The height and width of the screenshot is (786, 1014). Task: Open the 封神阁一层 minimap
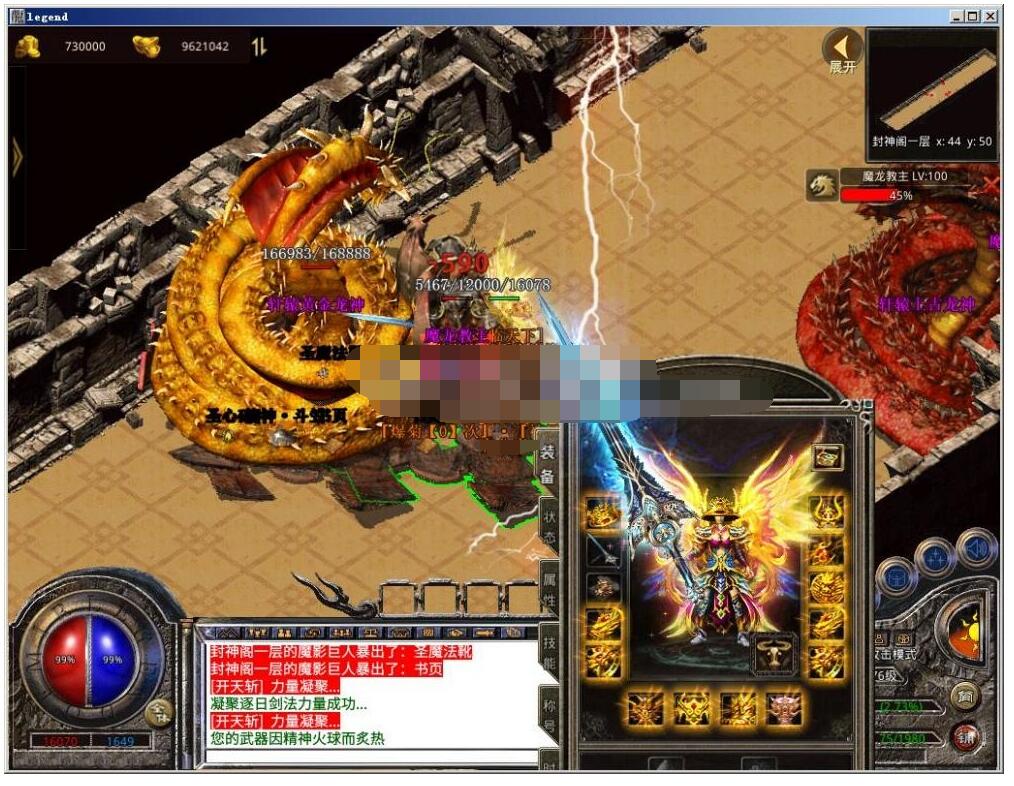click(x=932, y=92)
